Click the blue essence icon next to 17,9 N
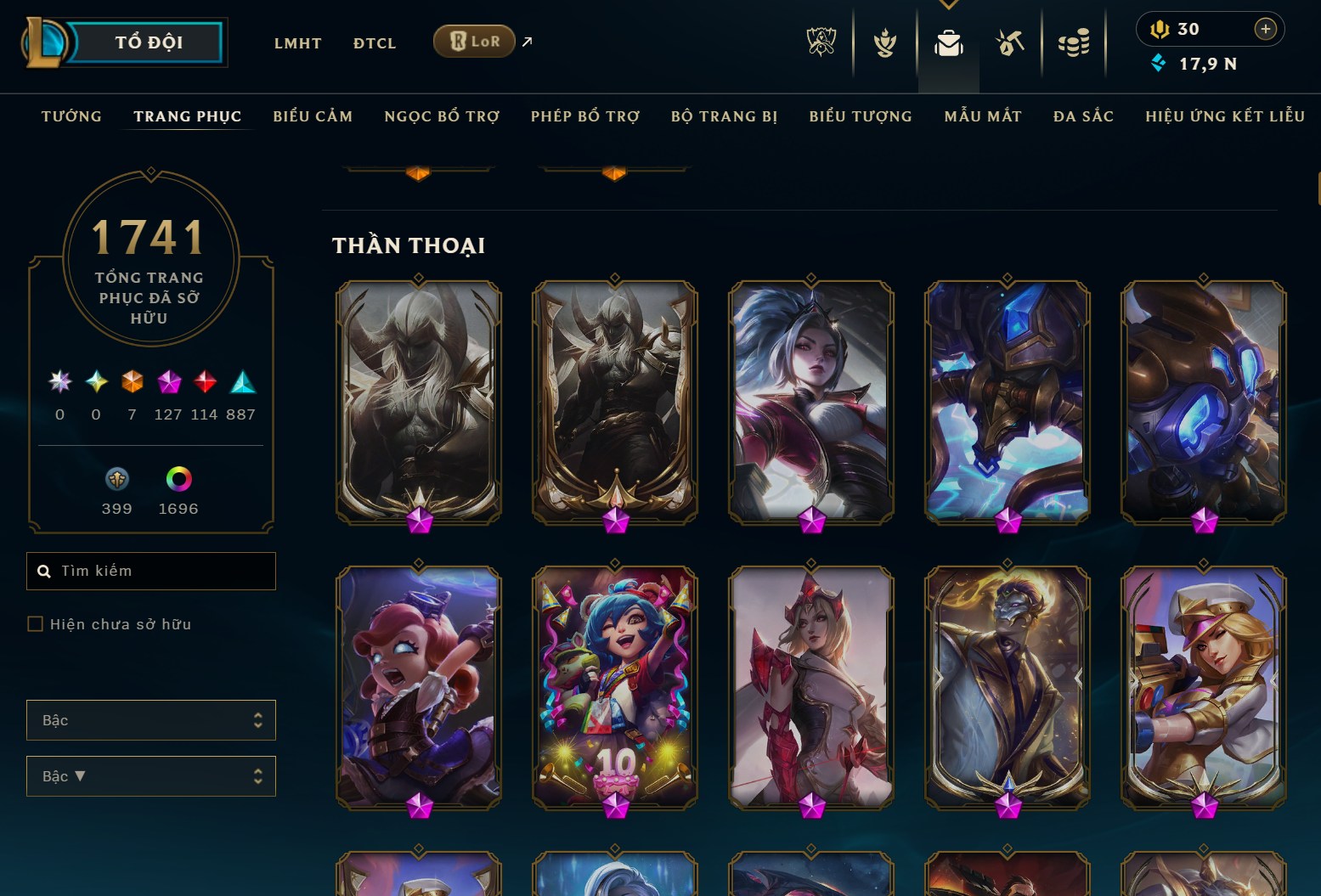The image size is (1321, 896). [x=1157, y=63]
